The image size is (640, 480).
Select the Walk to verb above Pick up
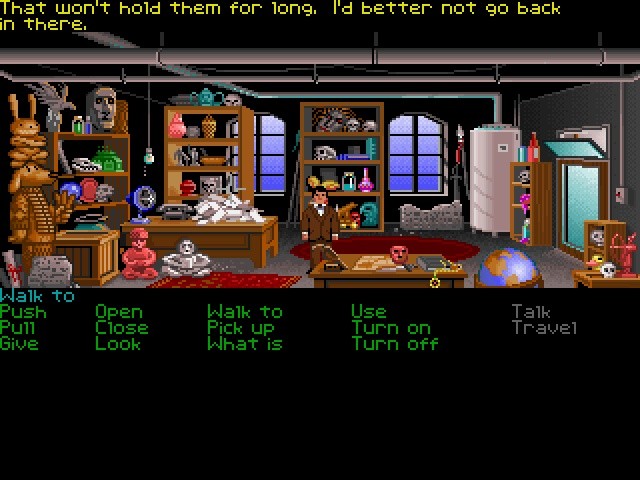(x=244, y=312)
